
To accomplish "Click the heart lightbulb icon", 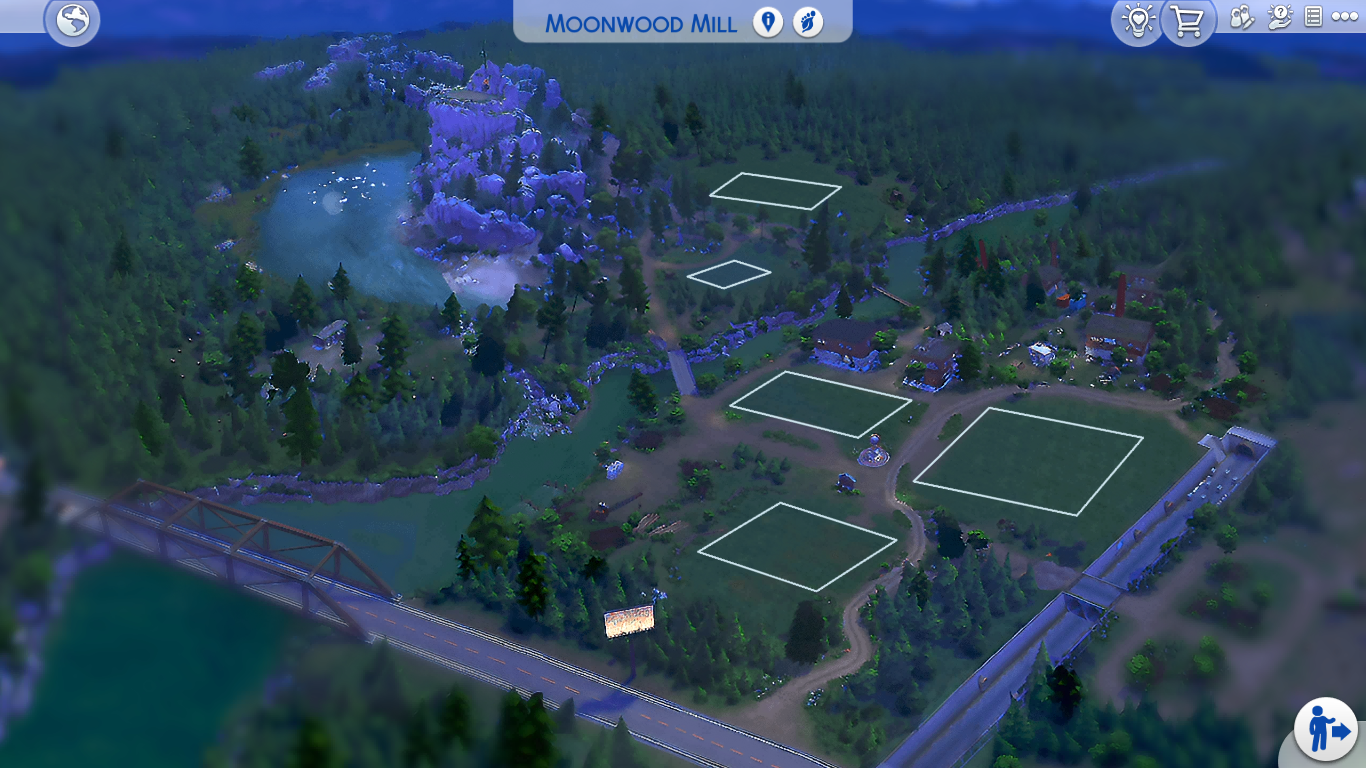I will [x=1138, y=21].
